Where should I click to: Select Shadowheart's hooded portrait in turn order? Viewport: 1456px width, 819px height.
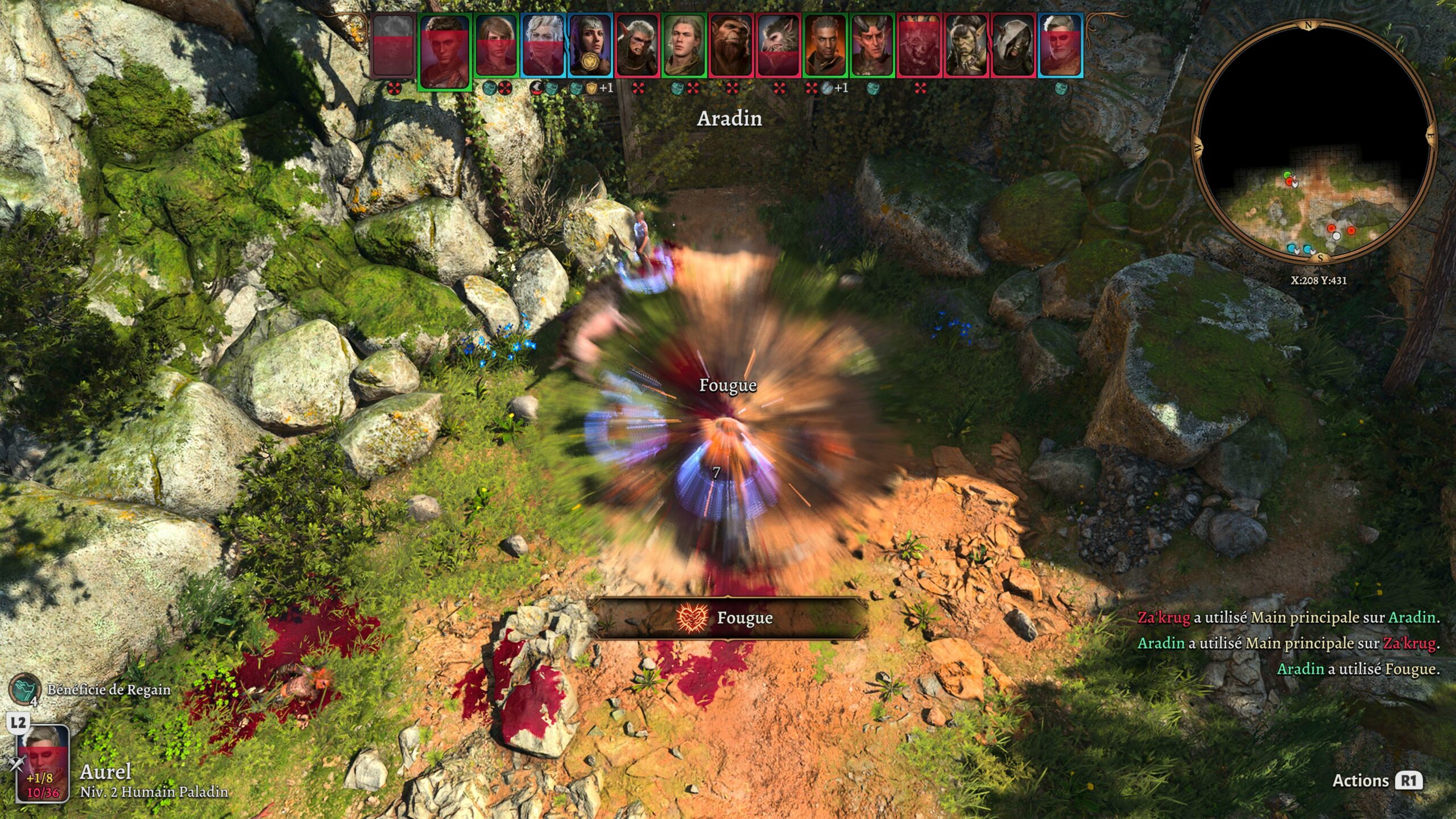[590, 45]
